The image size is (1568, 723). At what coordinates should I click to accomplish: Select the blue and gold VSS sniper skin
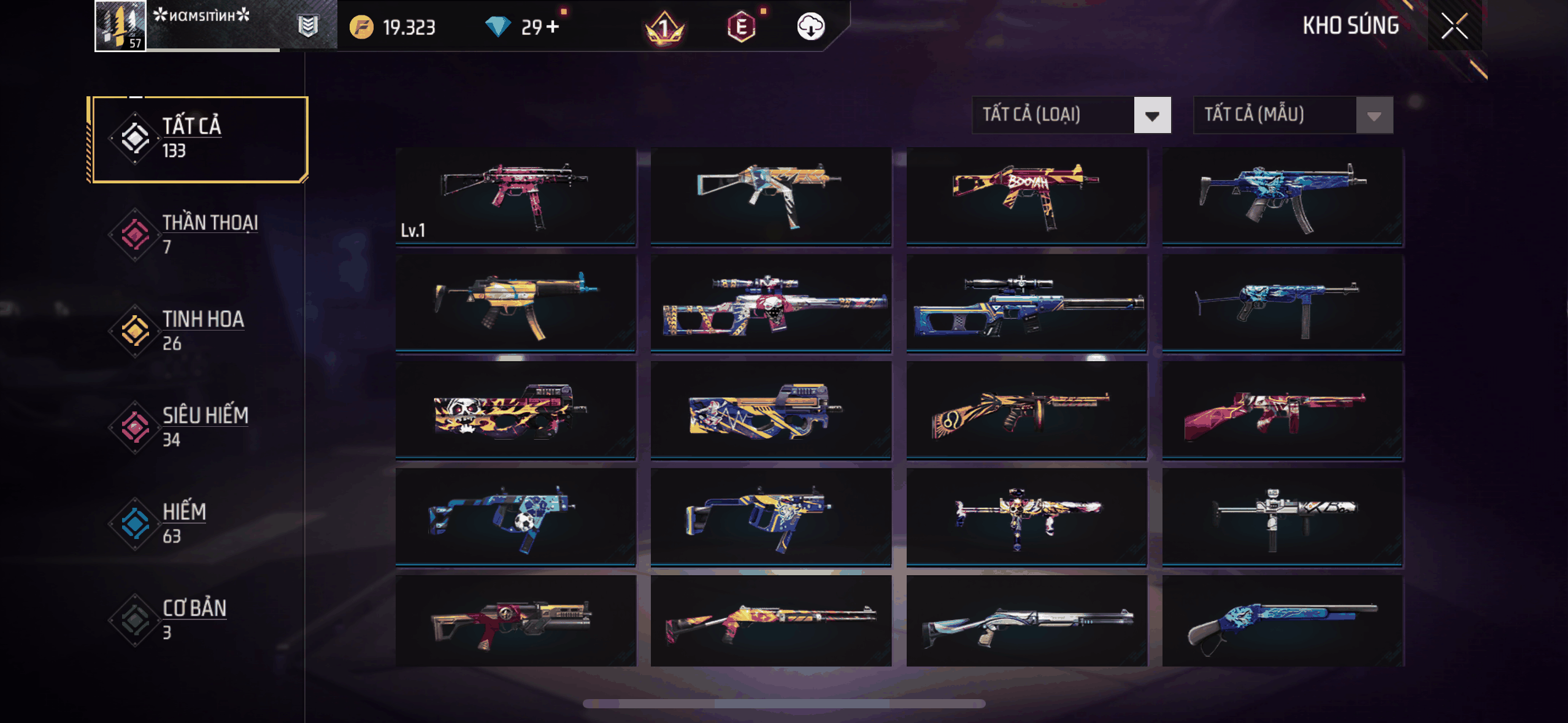click(1026, 303)
